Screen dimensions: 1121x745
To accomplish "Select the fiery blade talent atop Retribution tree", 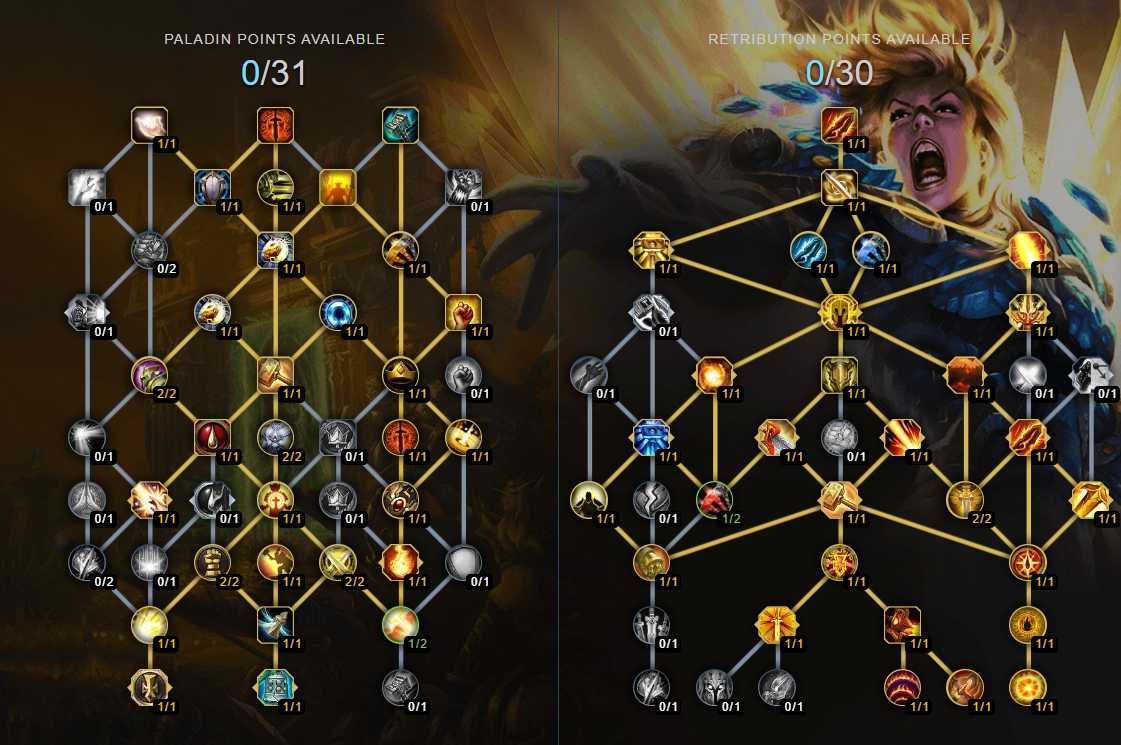I will (x=839, y=125).
